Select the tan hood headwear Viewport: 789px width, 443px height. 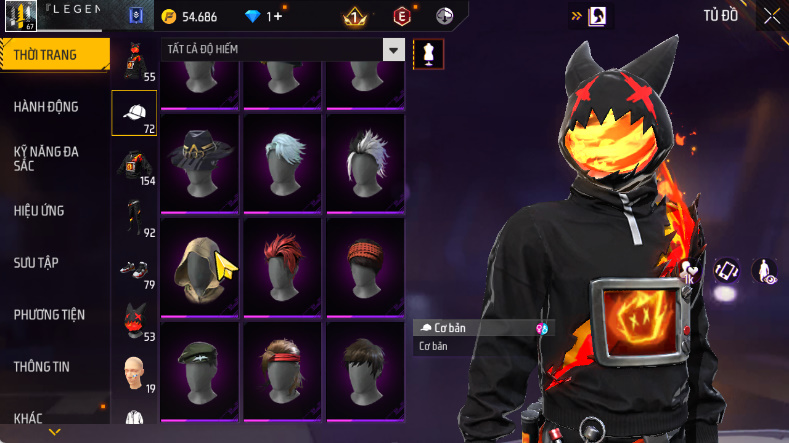pyautogui.click(x=199, y=266)
